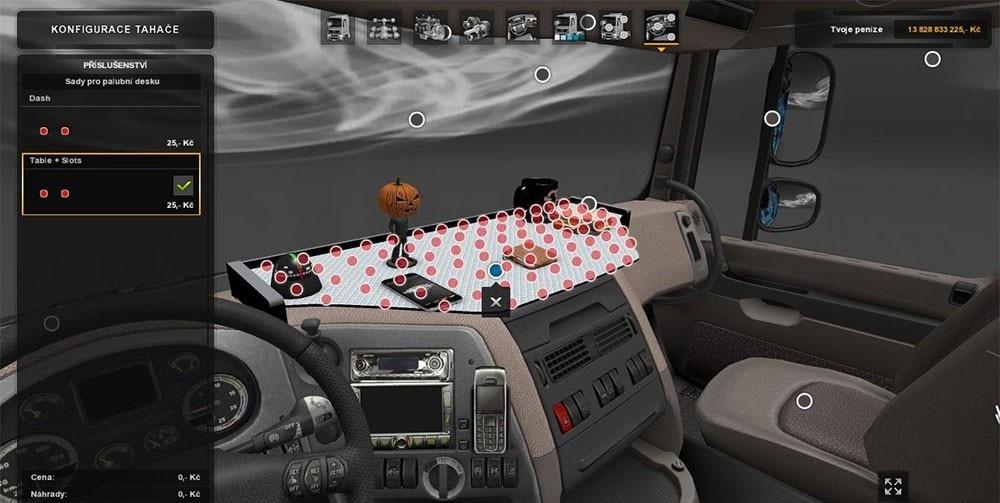Open the engine upgrade tab

430,26
